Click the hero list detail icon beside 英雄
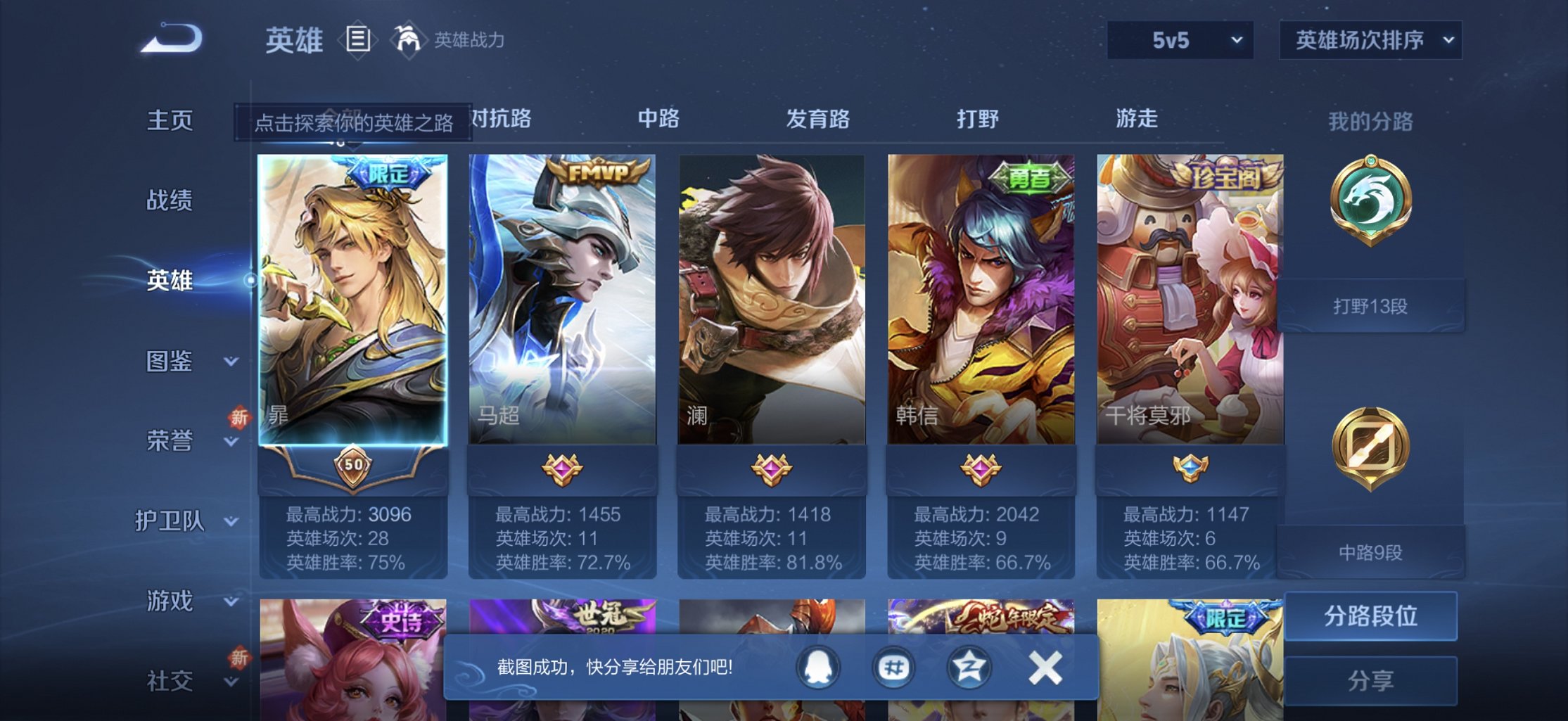Image resolution: width=1568 pixels, height=721 pixels. 357,39
